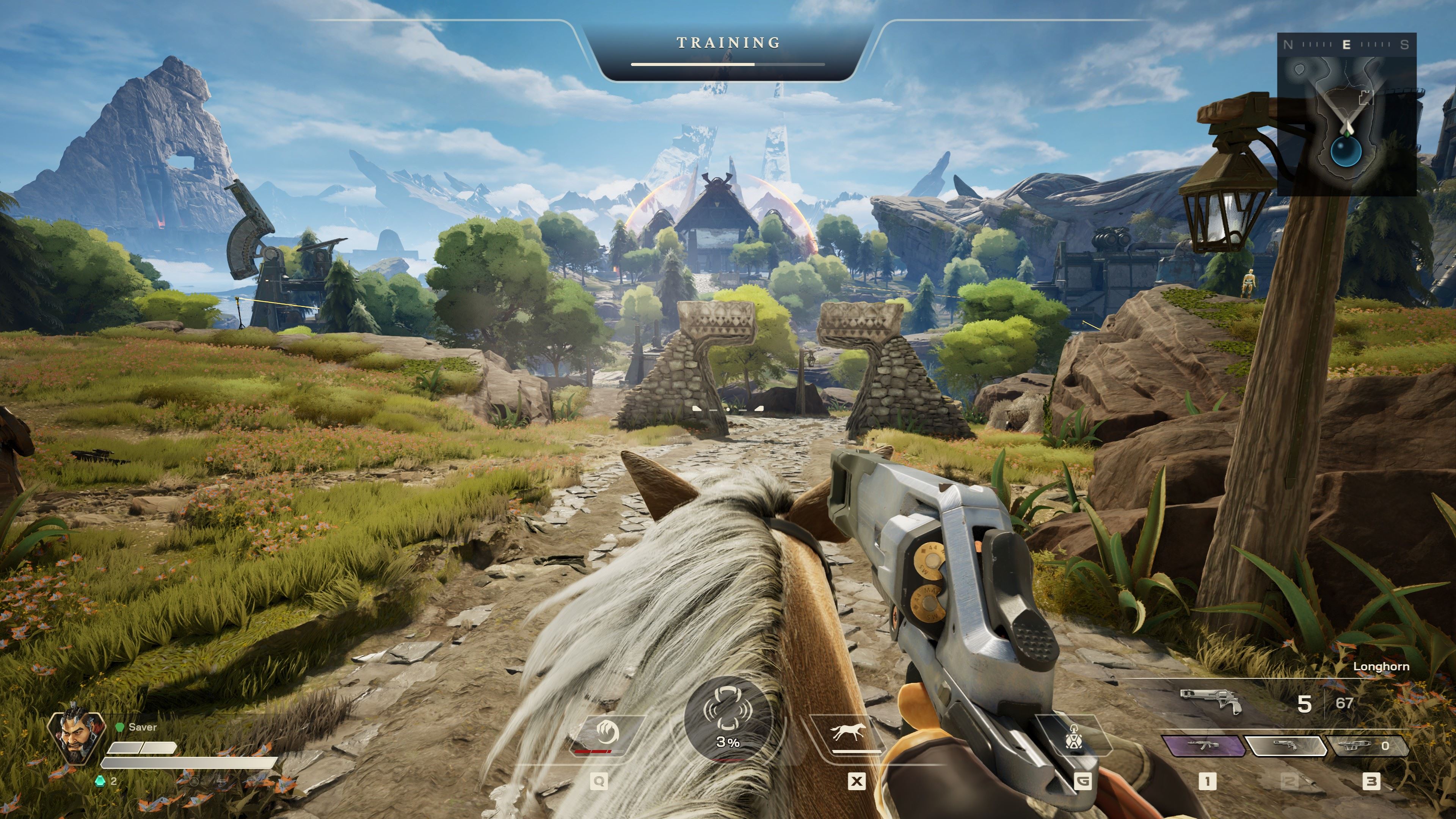Select the highlighted revolver weapon slot
This screenshot has height=819, width=1456.
pyautogui.click(x=1286, y=745)
